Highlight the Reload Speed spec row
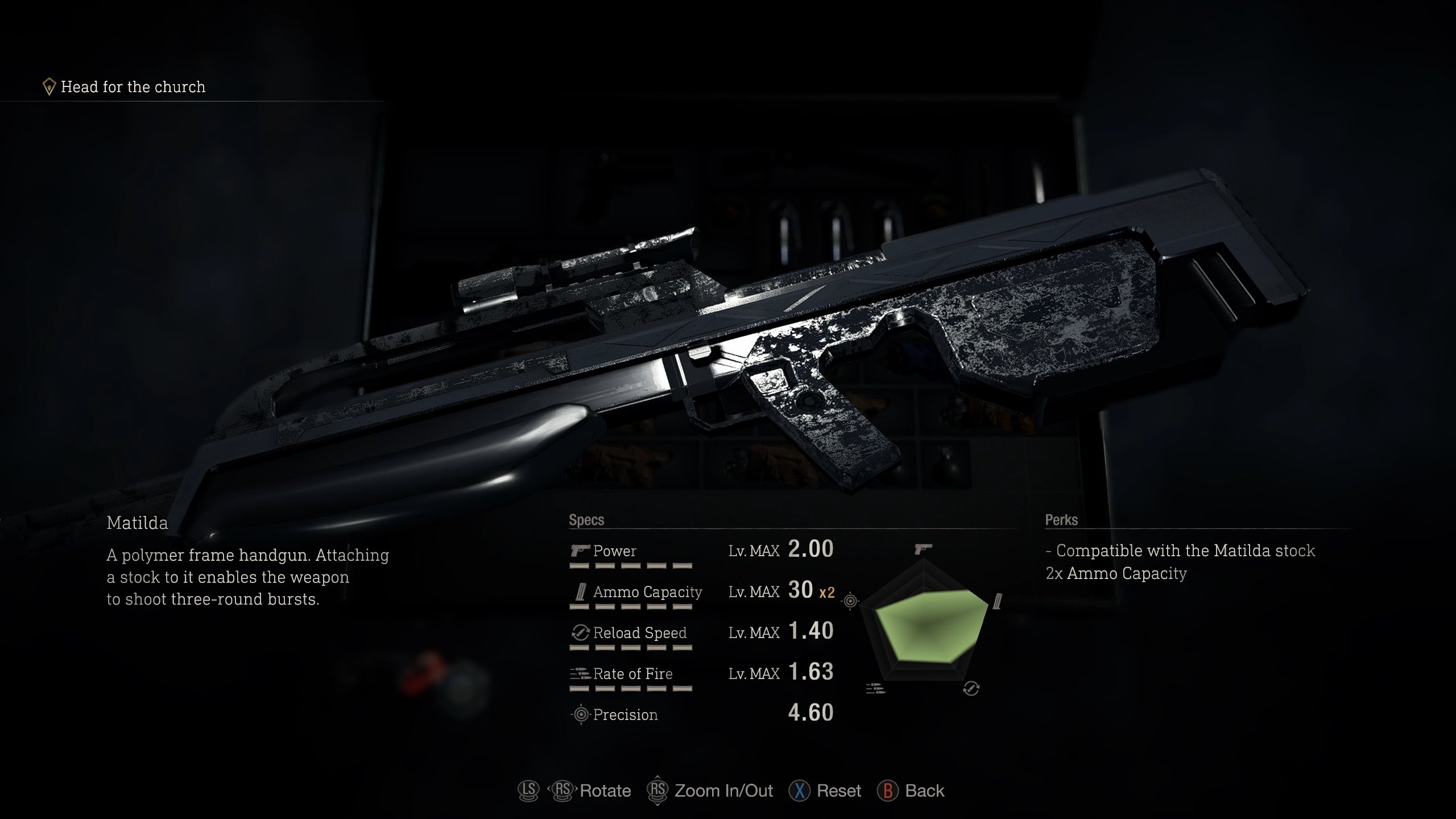1456x819 pixels. 701,632
